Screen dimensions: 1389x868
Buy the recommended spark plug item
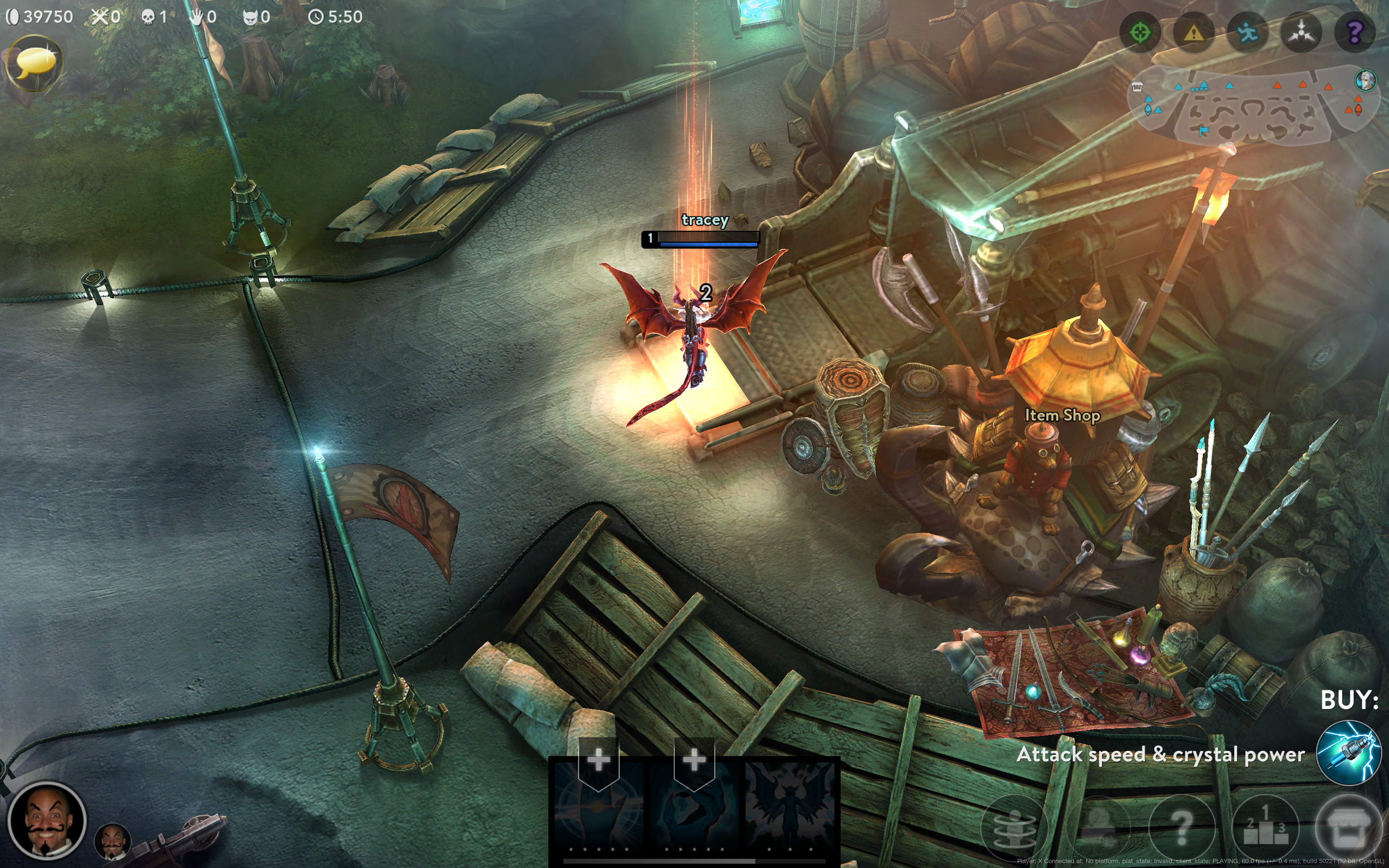(1348, 753)
